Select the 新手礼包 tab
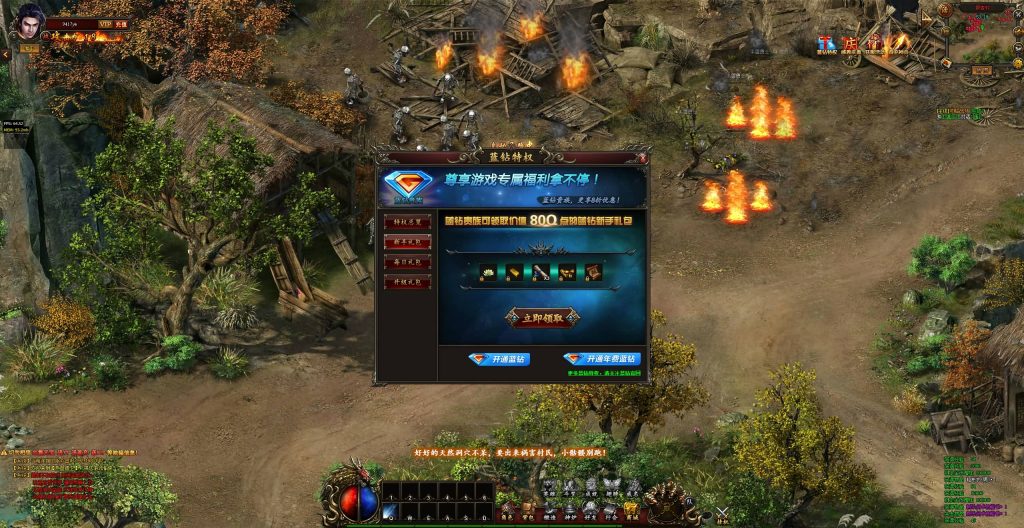The width and height of the screenshot is (1024, 528). (x=407, y=243)
